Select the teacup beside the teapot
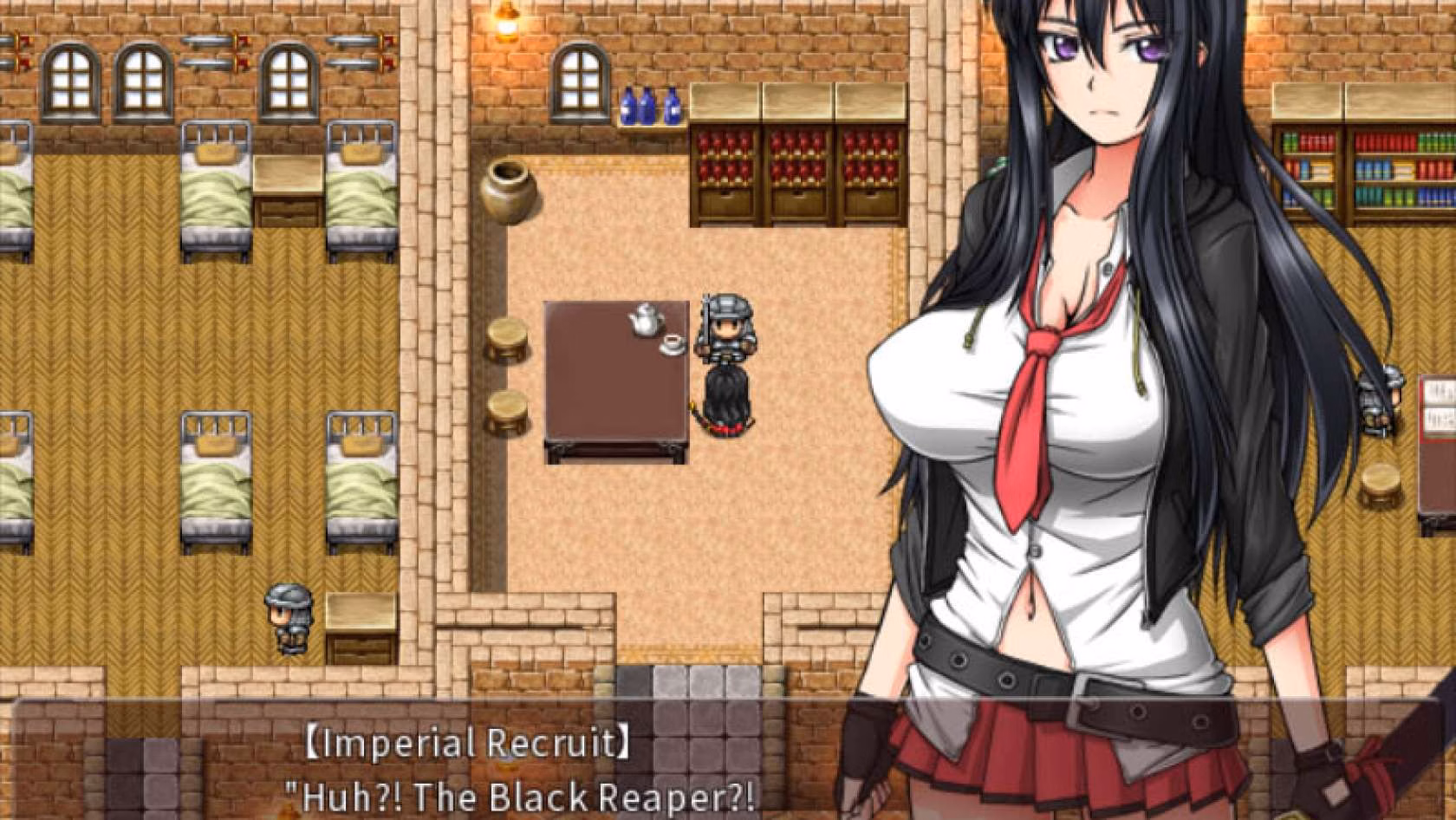Screen dimensions: 1456x820 [x=667, y=344]
